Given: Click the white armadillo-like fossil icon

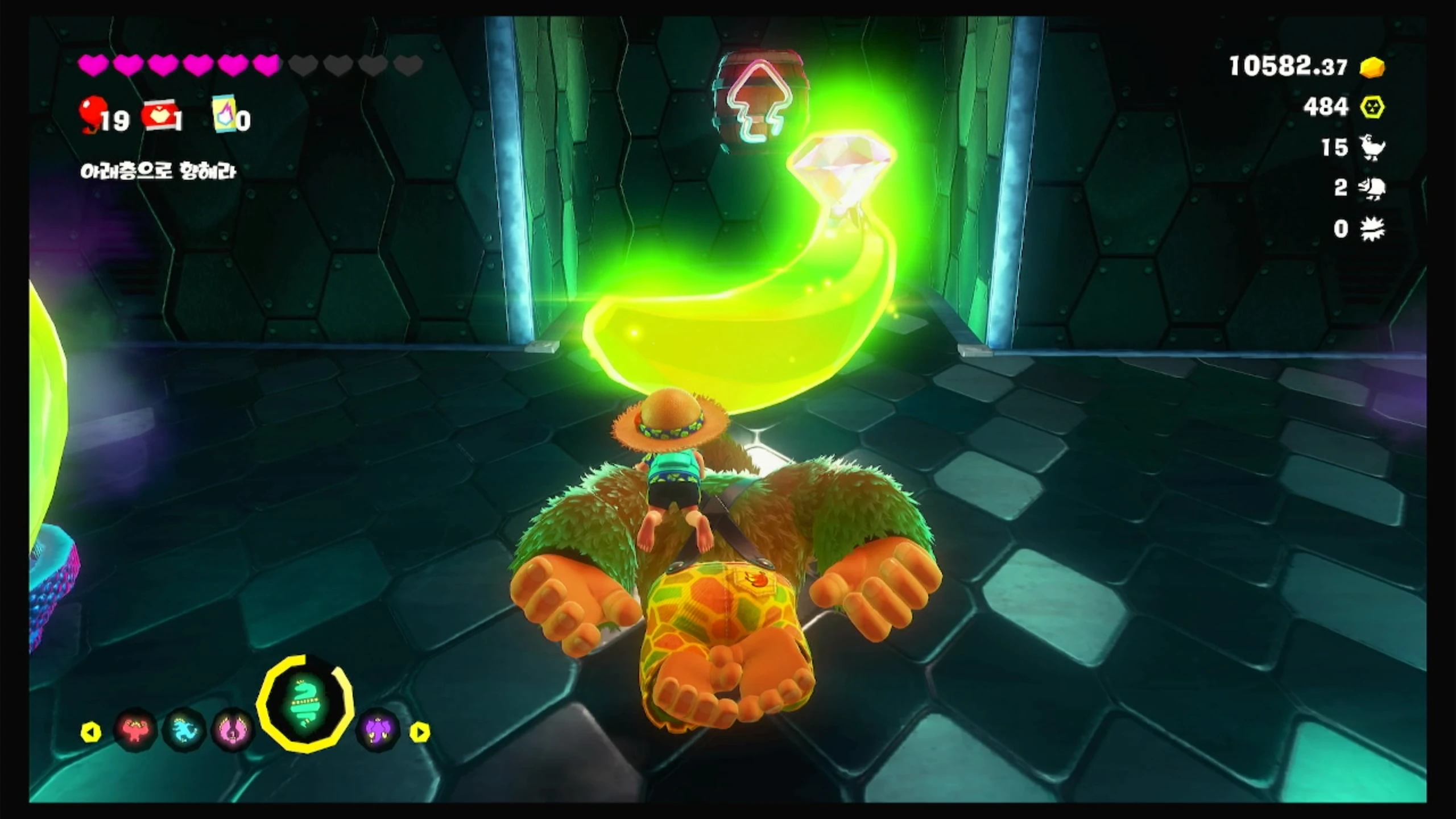Looking at the screenshot, I should point(1372,188).
